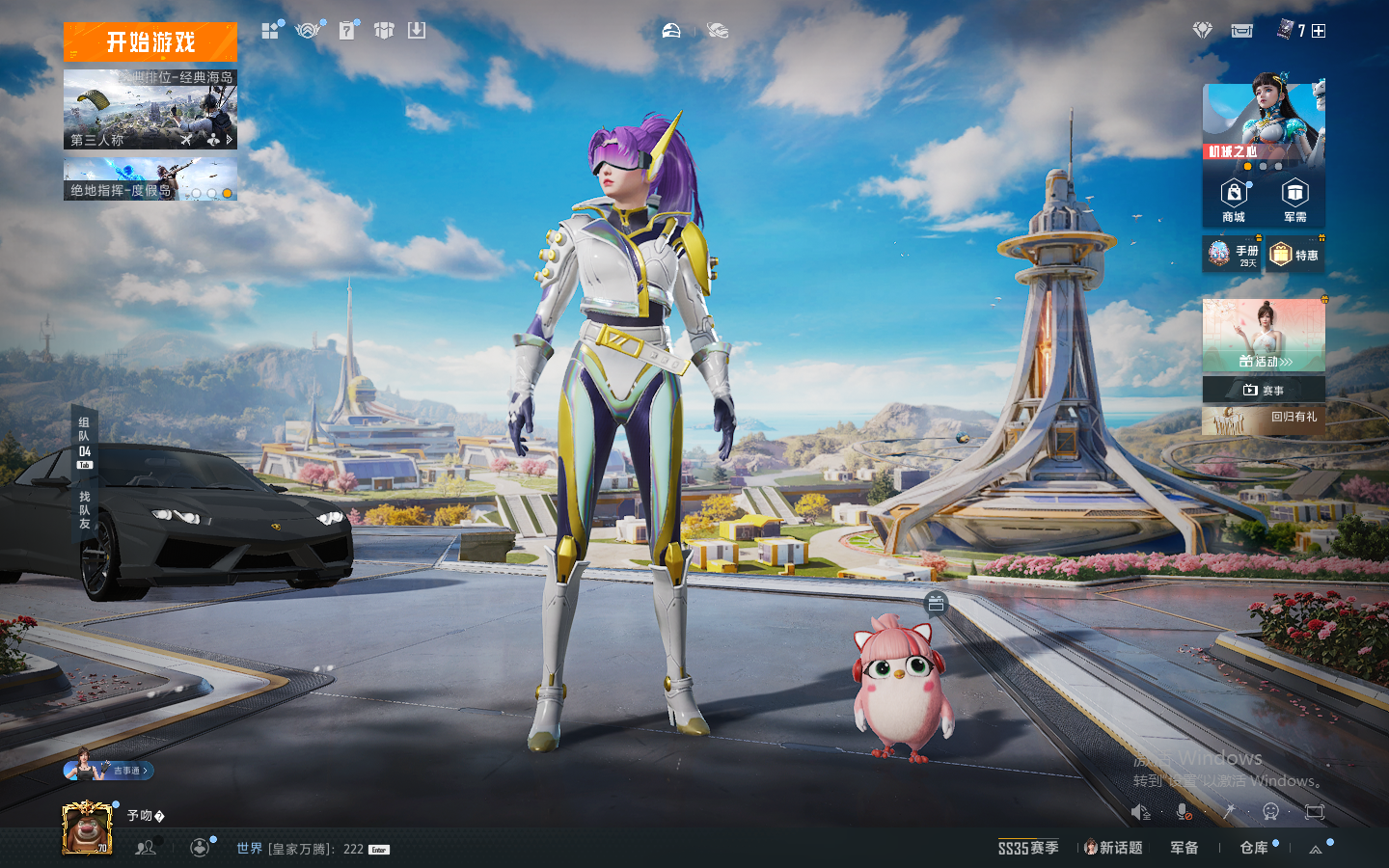Viewport: 1389px width, 868px height.
Task: Select the 绝地指挥-度假岛 mode banner
Action: point(150,180)
